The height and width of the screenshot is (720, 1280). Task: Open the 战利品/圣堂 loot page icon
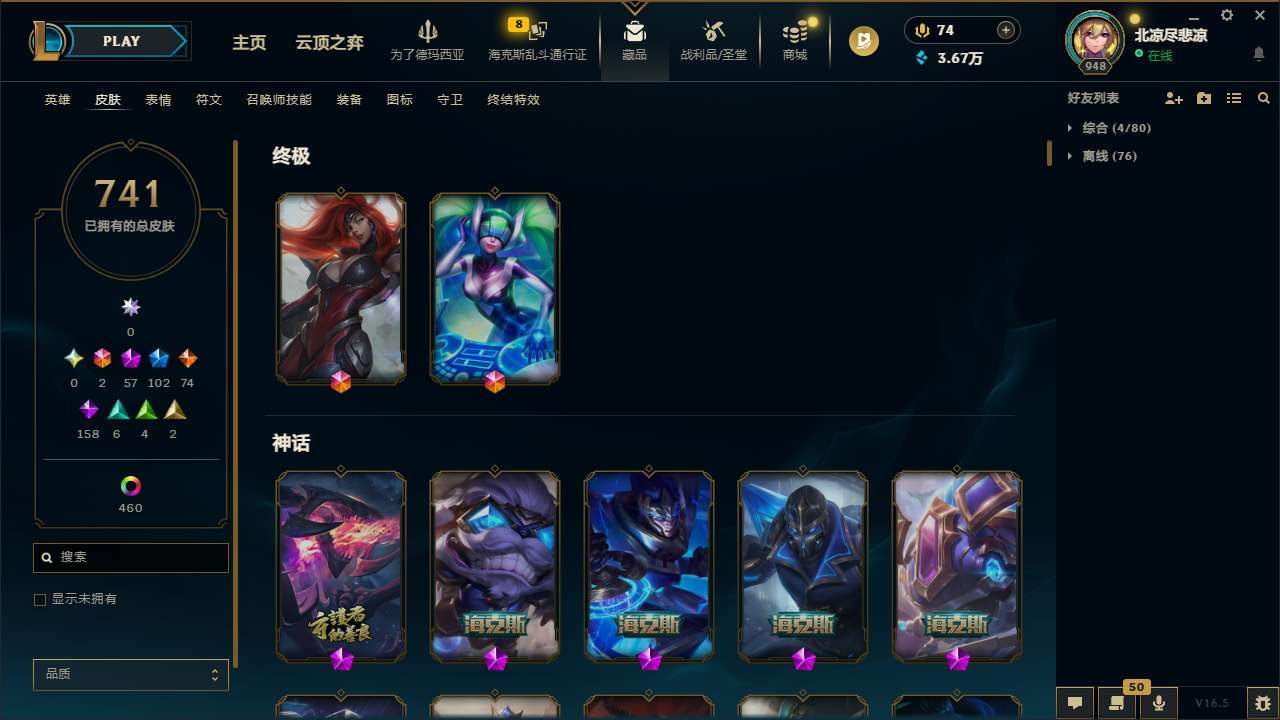pyautogui.click(x=713, y=40)
